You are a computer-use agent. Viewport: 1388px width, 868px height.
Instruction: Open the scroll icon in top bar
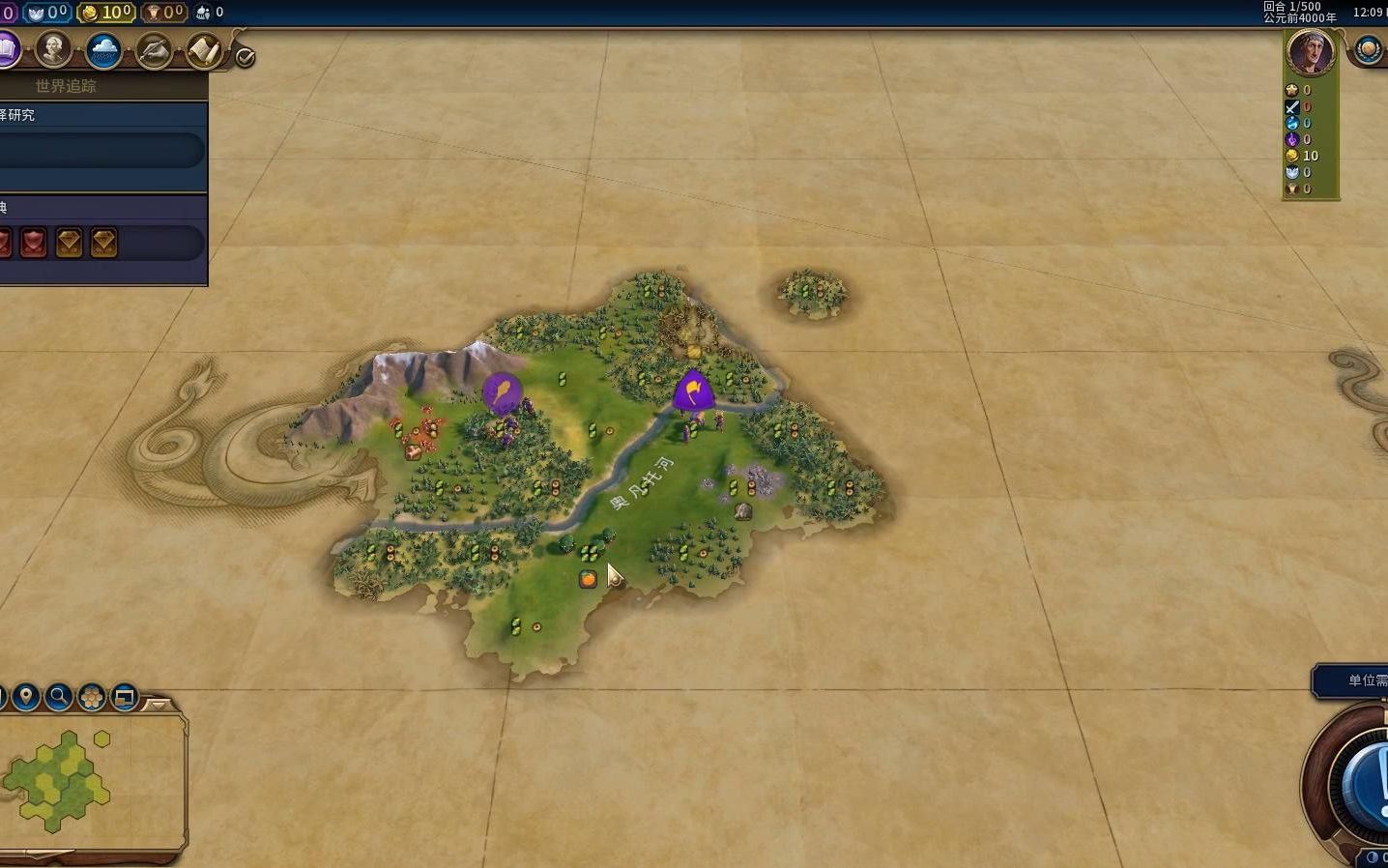[203, 50]
